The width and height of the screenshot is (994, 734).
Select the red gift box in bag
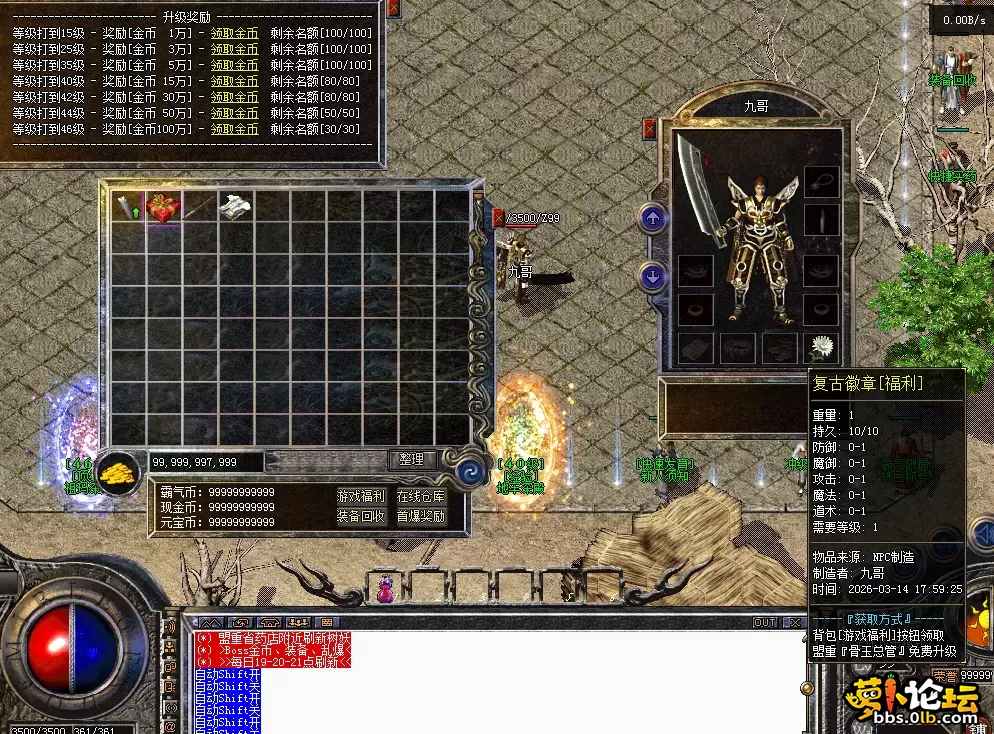click(x=164, y=207)
